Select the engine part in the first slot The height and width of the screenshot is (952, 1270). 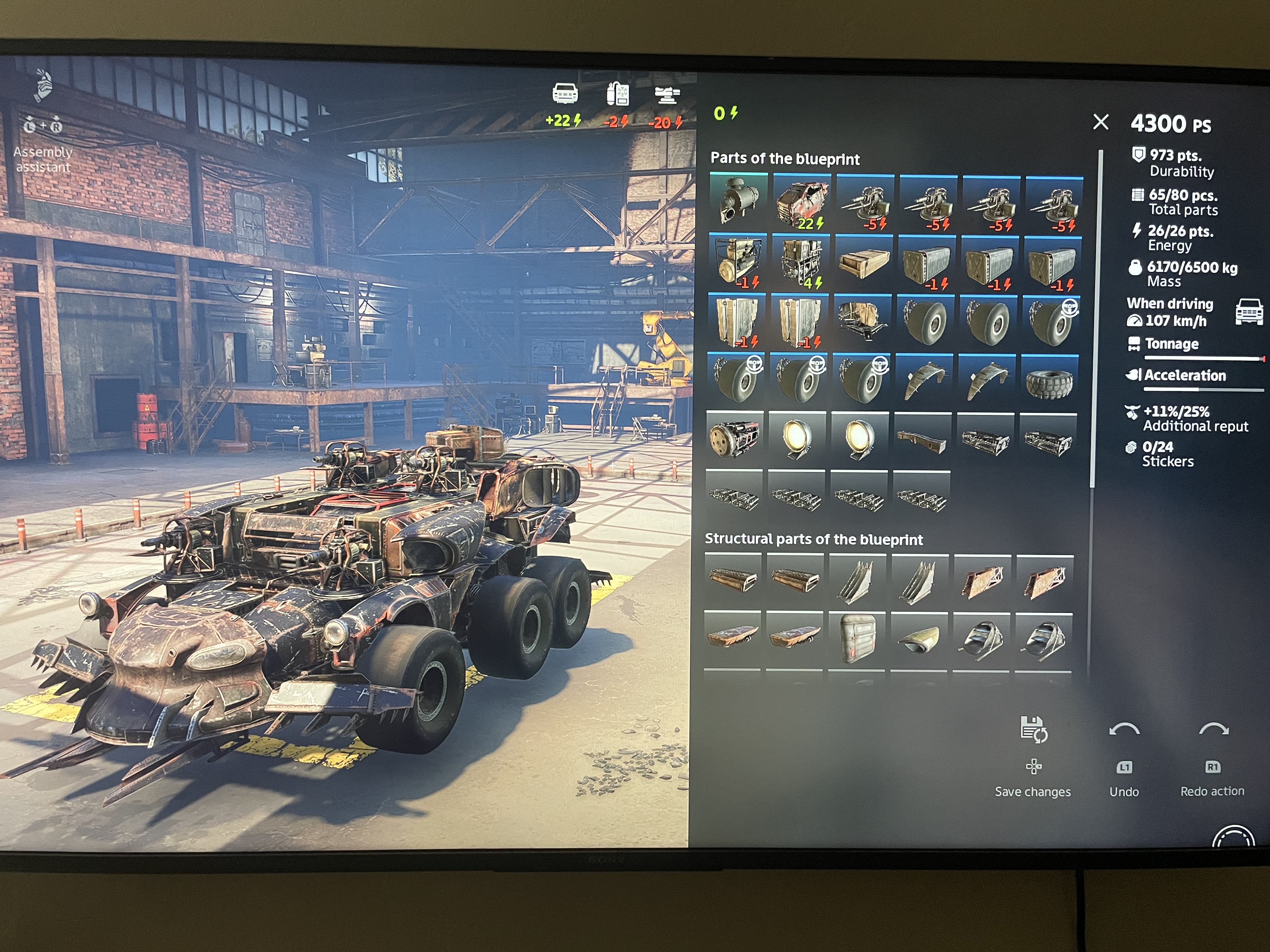[x=738, y=201]
